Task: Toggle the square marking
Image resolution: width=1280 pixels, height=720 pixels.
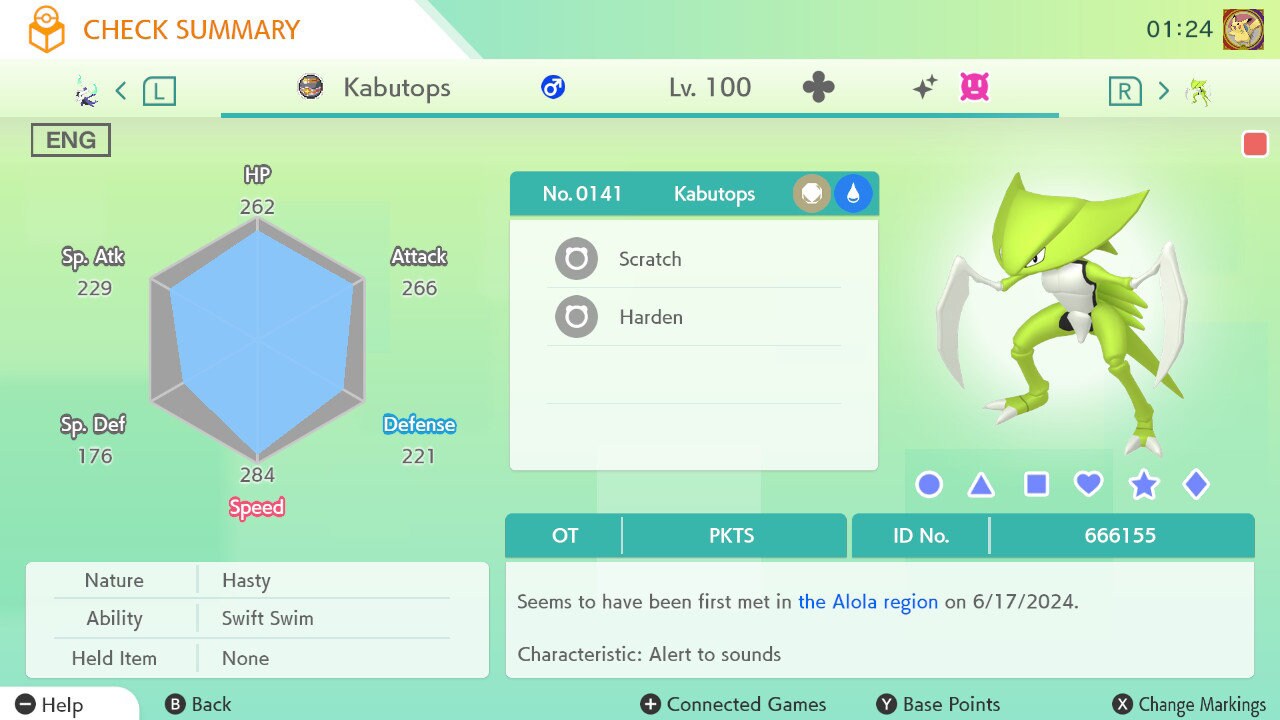Action: (1036, 485)
